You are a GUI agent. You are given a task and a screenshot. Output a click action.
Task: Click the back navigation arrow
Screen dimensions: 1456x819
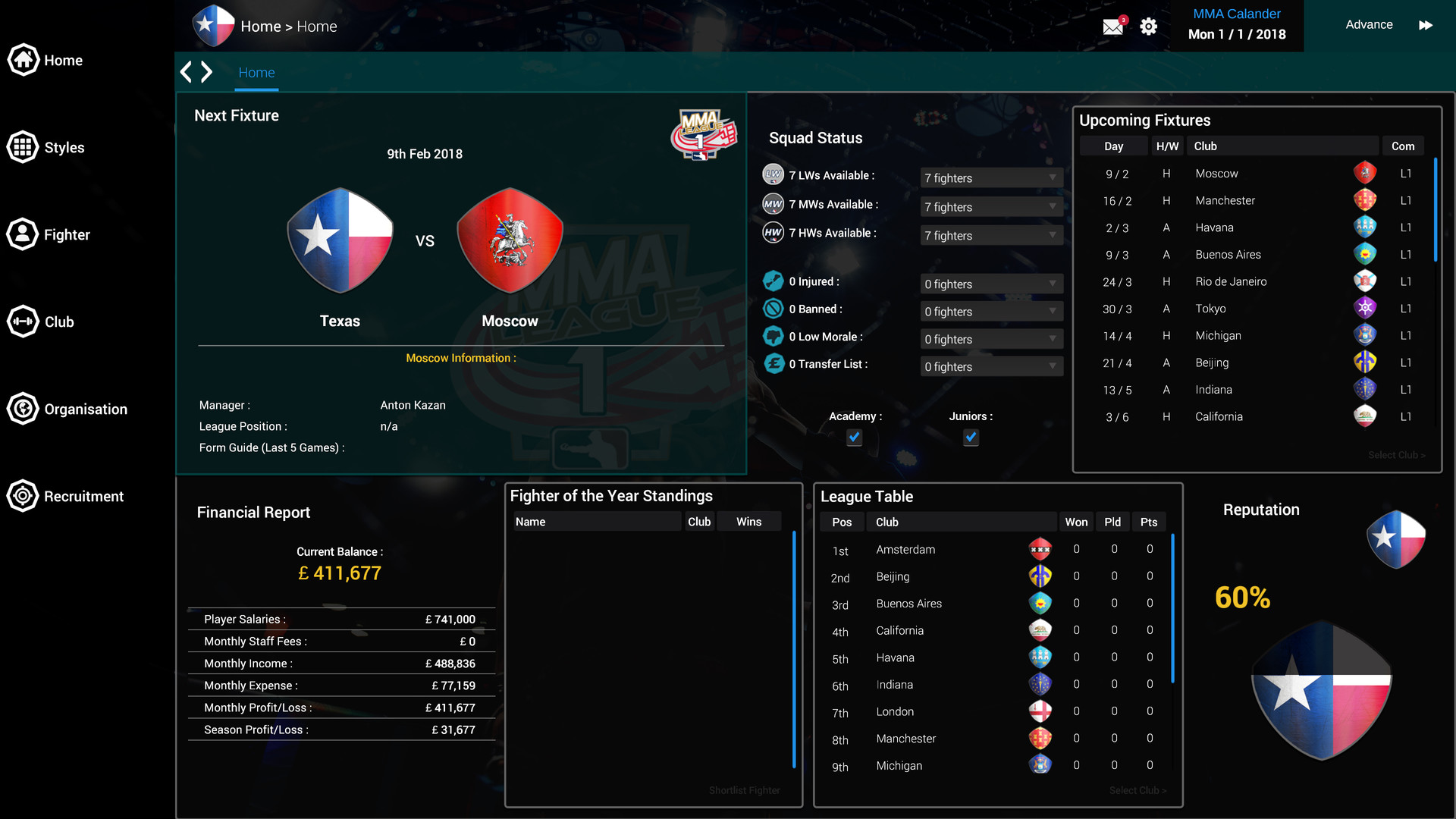click(x=186, y=71)
